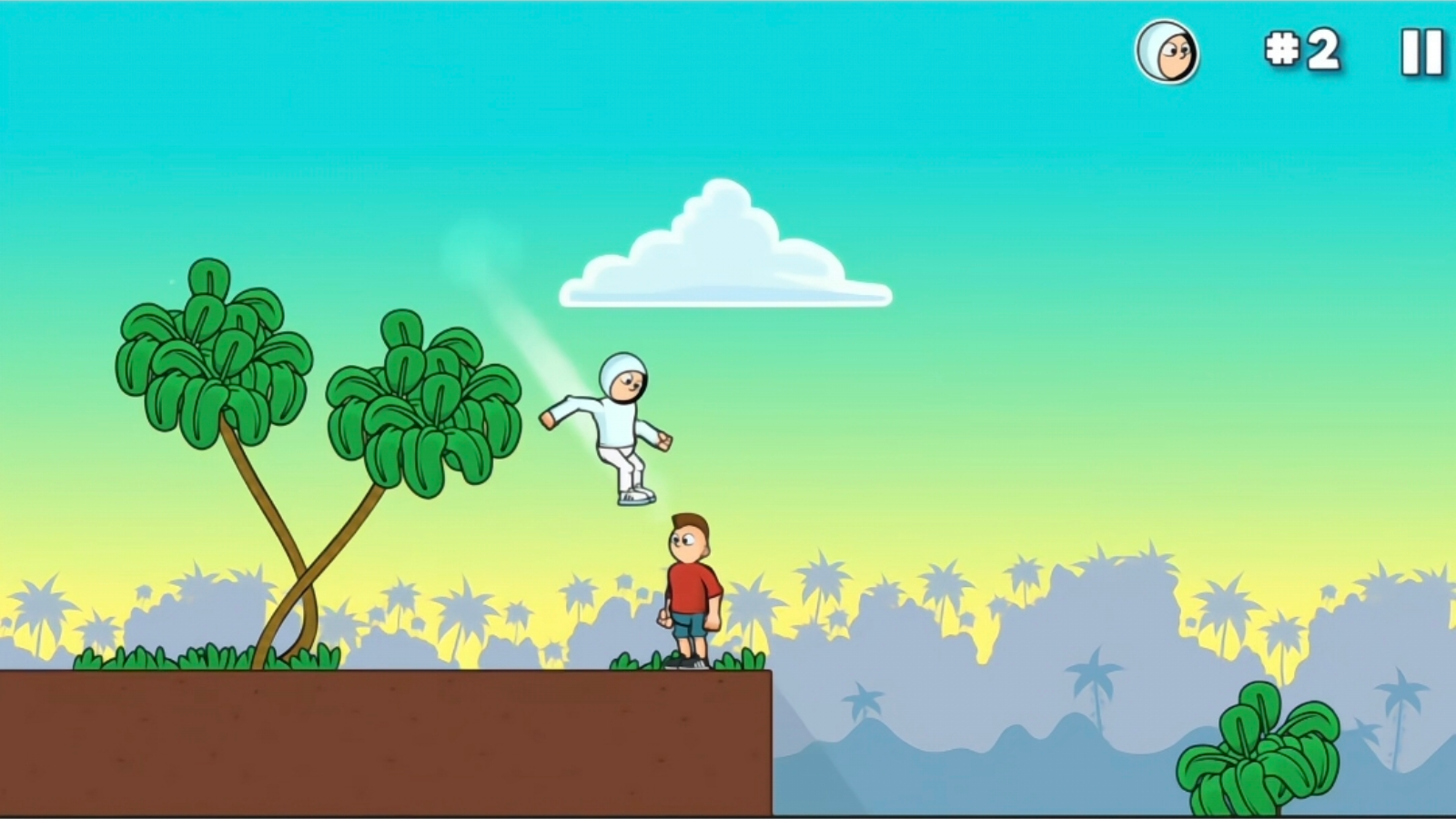Click the face inside the circular avatar
The width and height of the screenshot is (1456, 819).
[1176, 55]
